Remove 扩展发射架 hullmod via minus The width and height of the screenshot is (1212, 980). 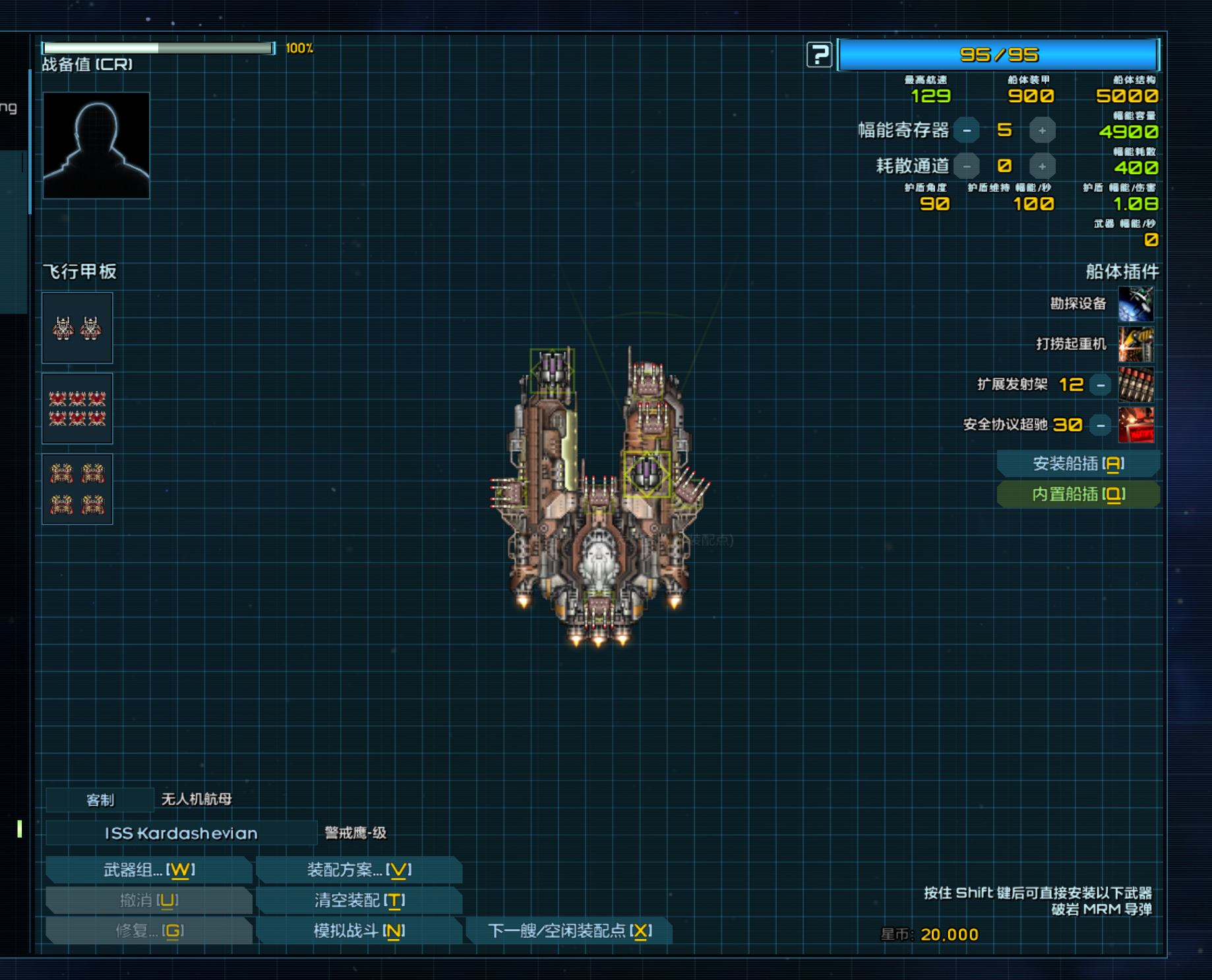point(1101,385)
